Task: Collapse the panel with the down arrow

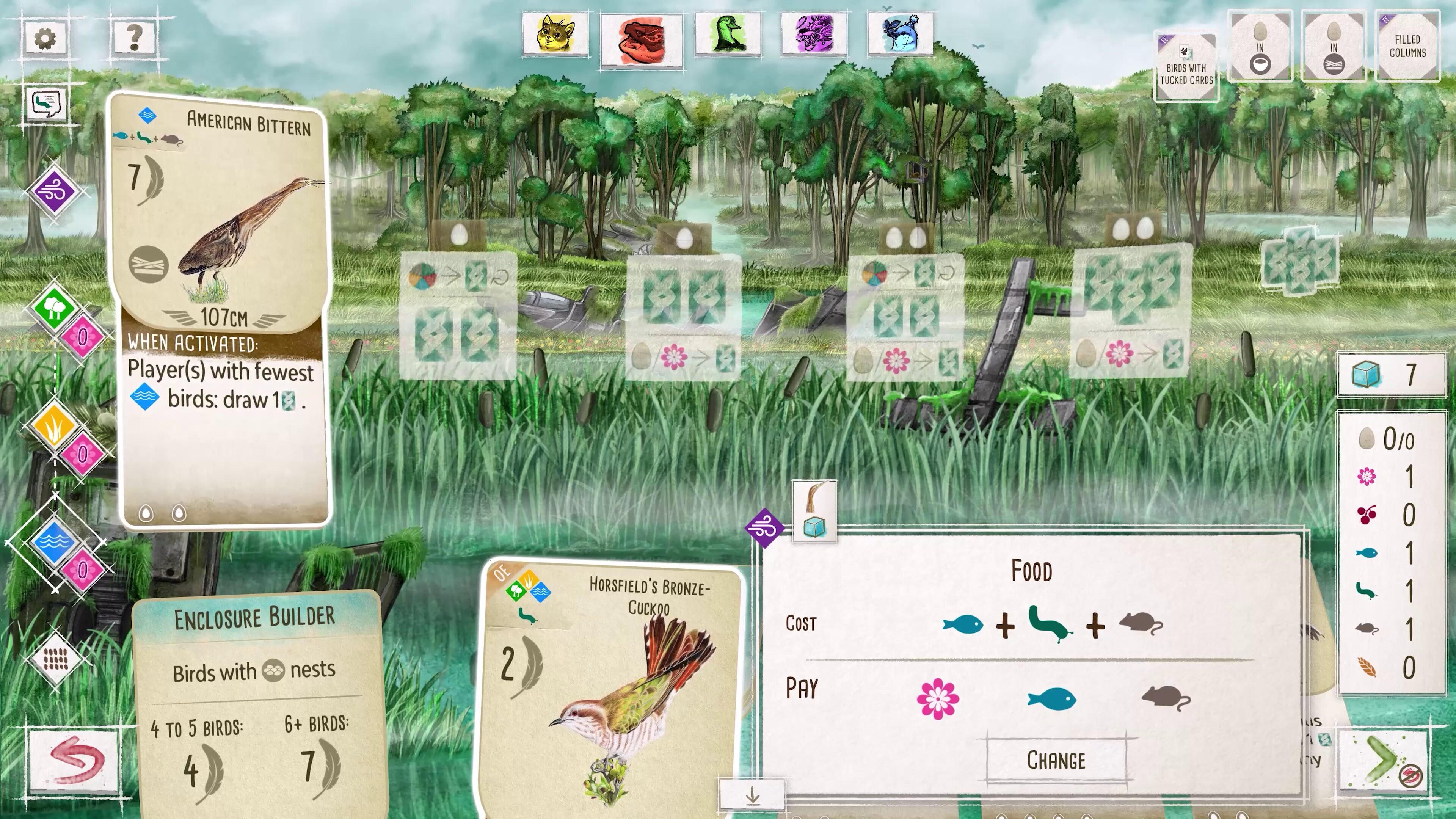Action: [x=752, y=796]
